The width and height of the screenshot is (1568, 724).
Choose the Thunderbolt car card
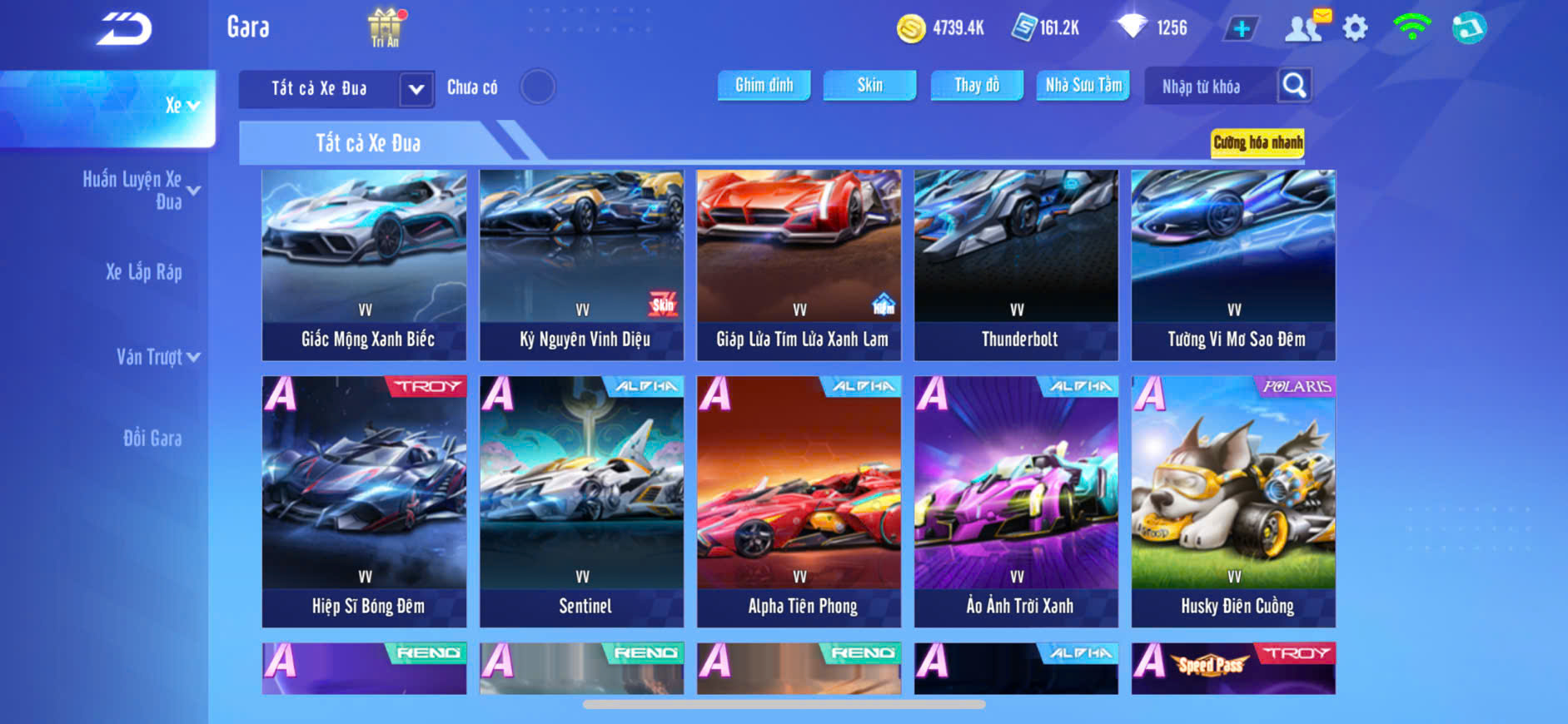(x=1016, y=265)
